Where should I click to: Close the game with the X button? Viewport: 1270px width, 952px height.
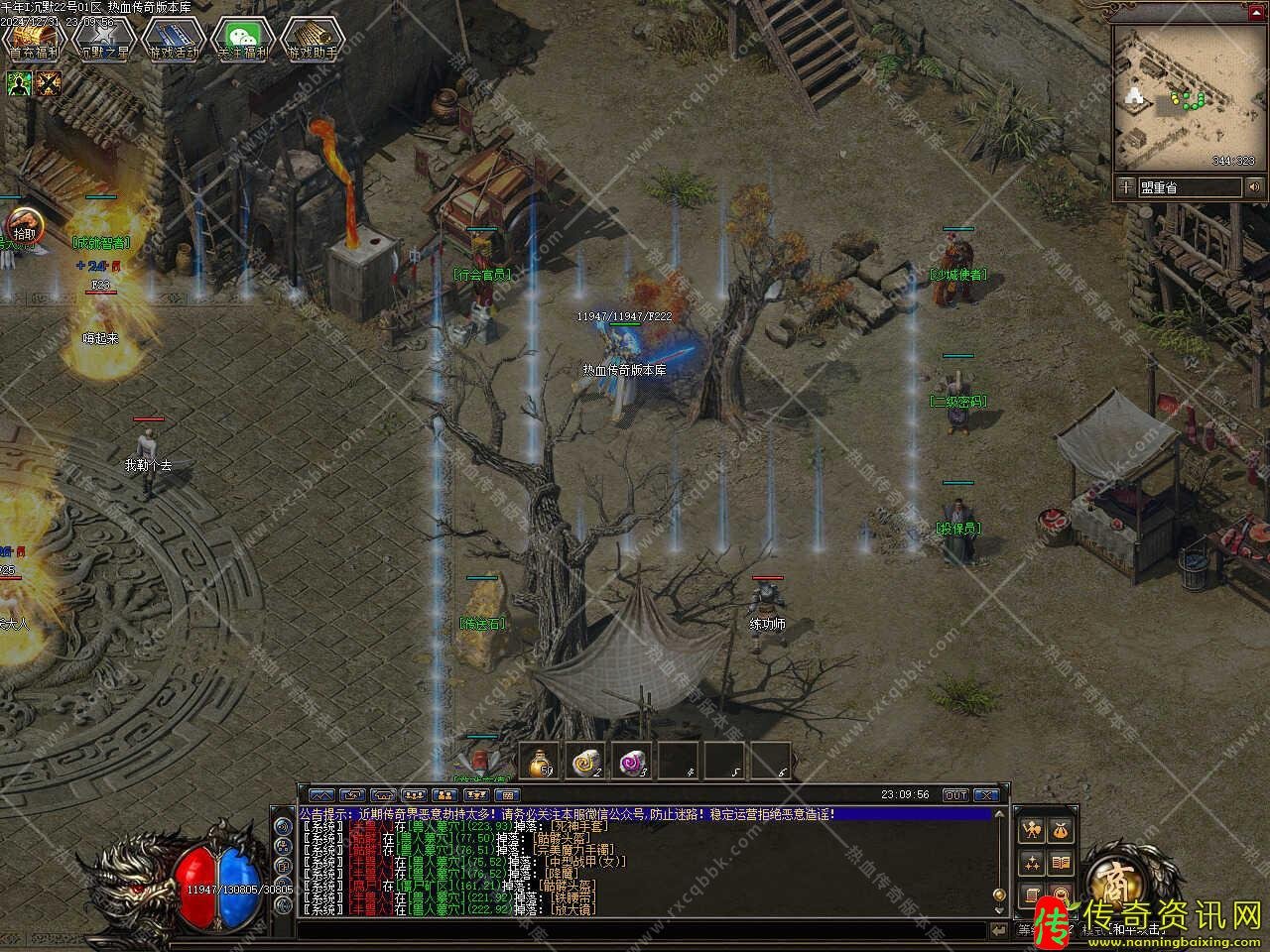[x=985, y=794]
